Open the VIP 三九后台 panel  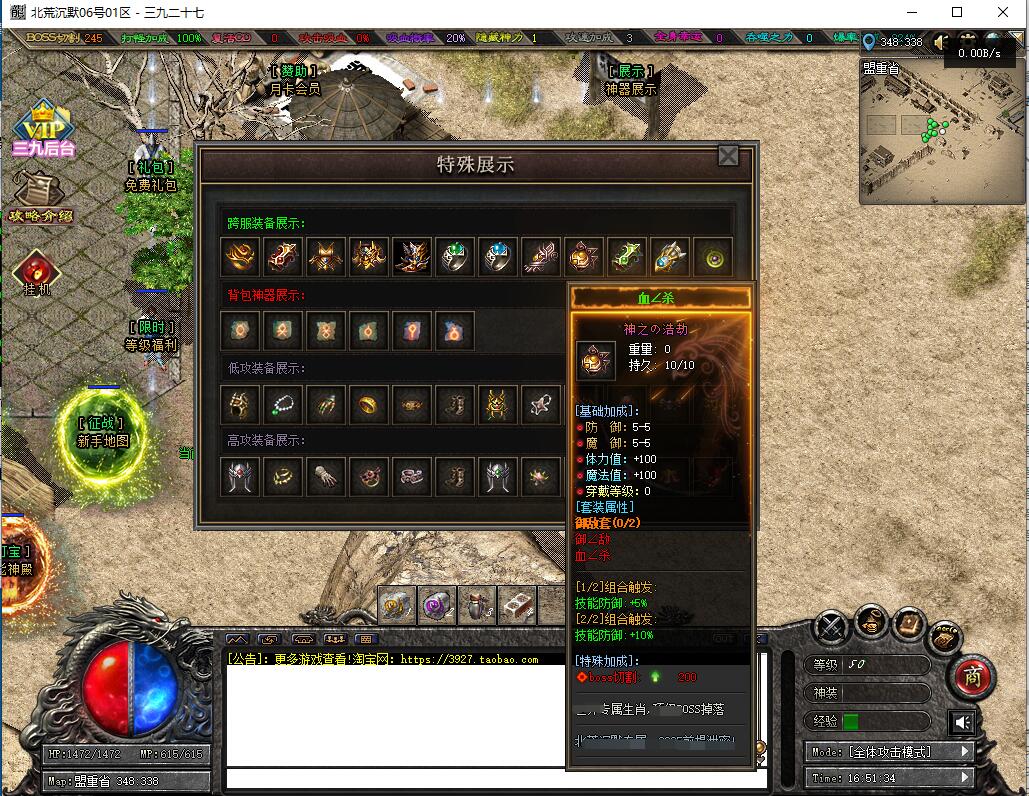(x=43, y=128)
